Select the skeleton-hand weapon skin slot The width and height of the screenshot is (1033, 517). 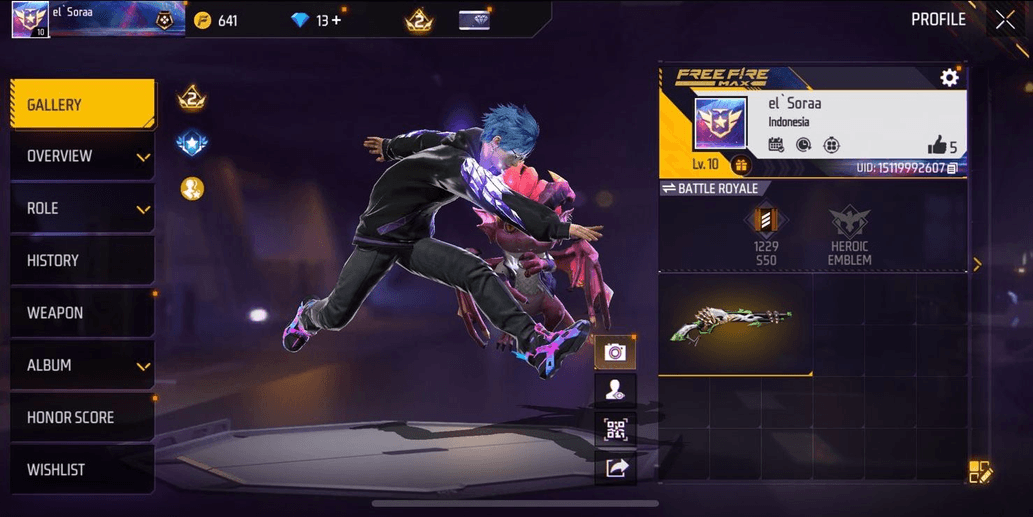tap(735, 324)
